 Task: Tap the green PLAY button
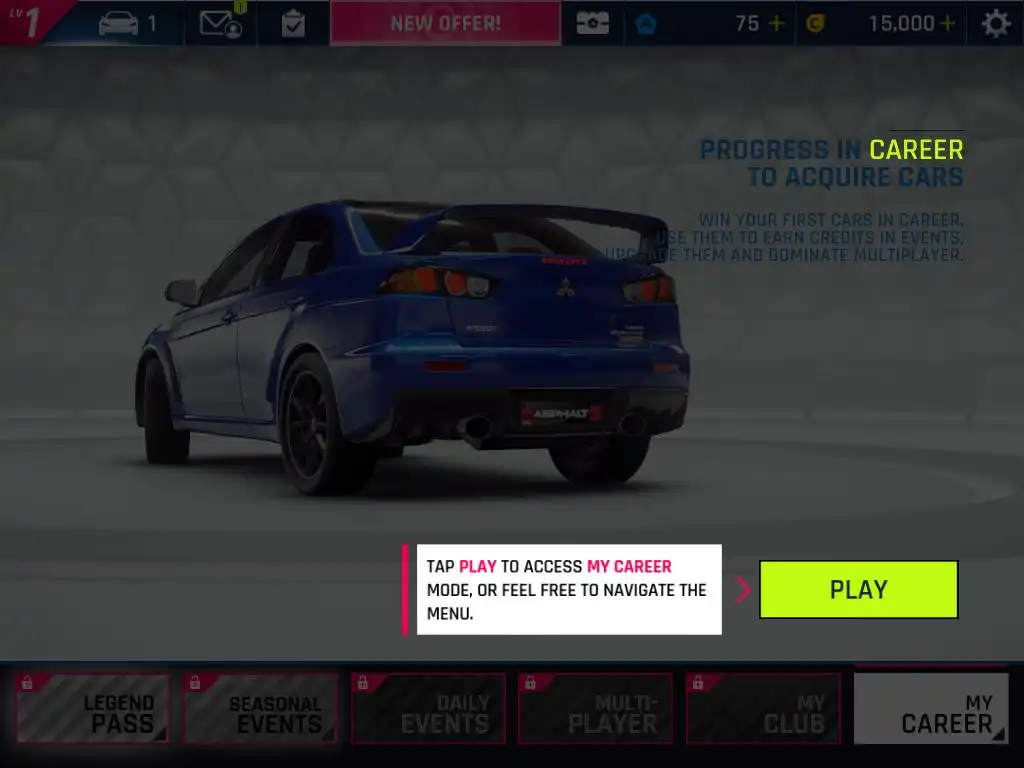click(x=858, y=589)
